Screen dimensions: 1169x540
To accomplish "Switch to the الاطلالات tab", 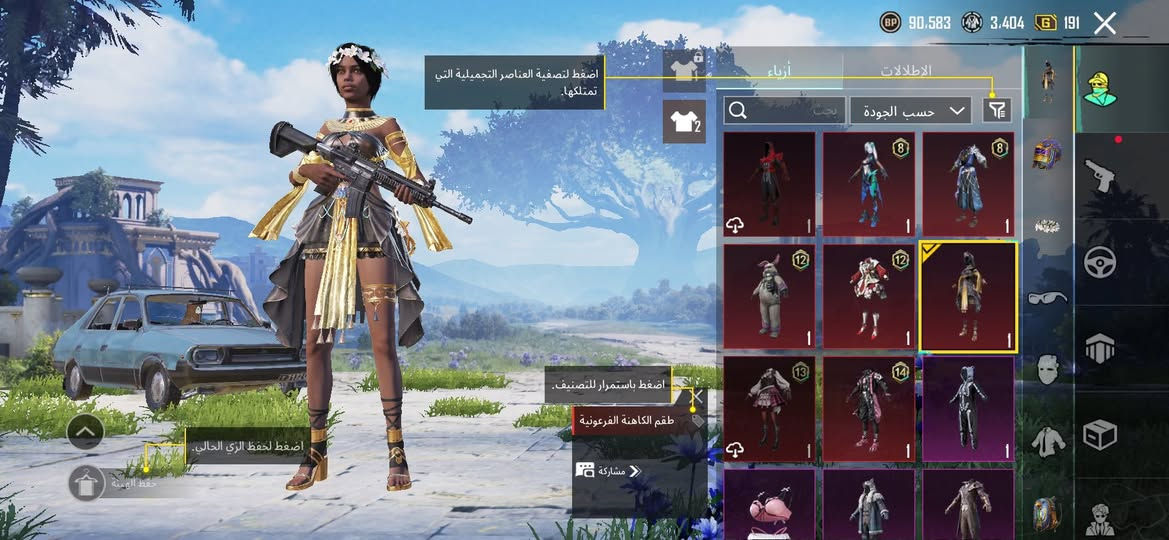I will pos(905,71).
